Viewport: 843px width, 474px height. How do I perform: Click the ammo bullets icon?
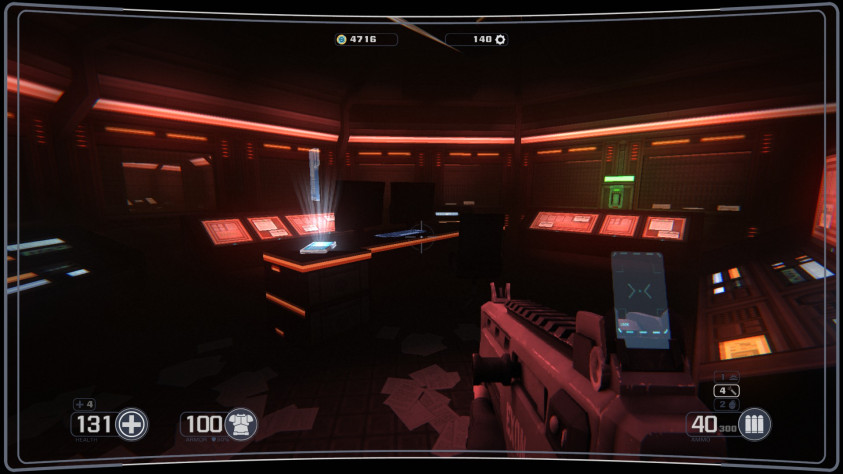755,424
